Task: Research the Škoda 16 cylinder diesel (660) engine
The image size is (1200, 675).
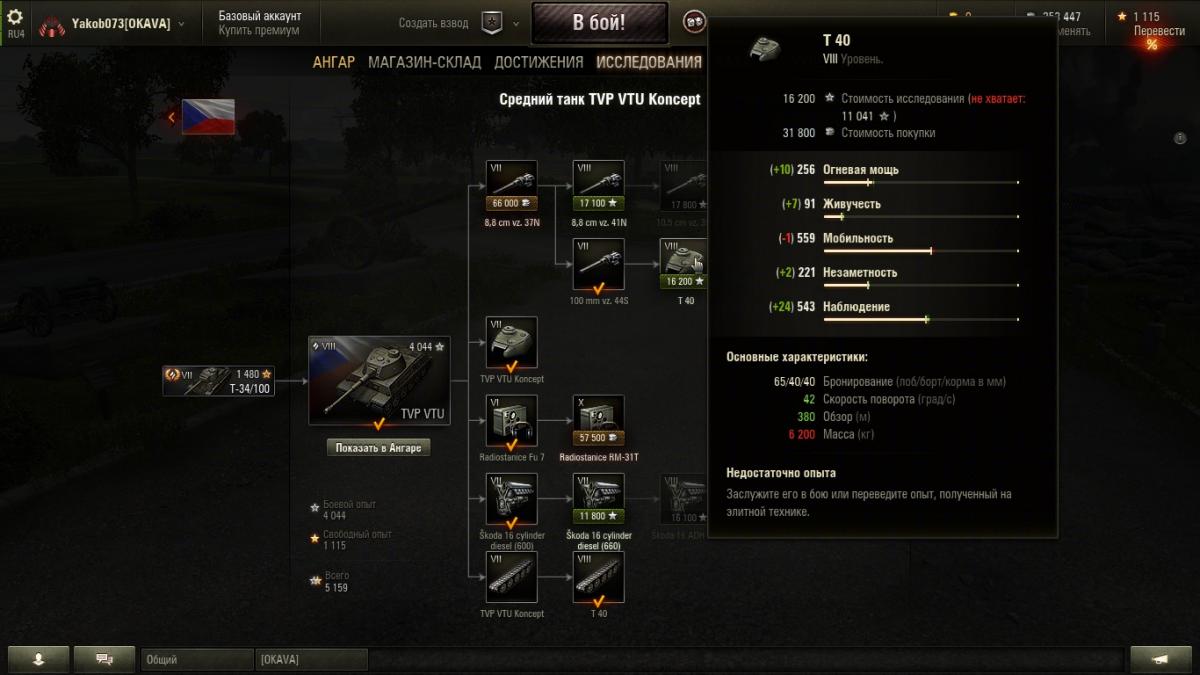Action: click(x=598, y=499)
